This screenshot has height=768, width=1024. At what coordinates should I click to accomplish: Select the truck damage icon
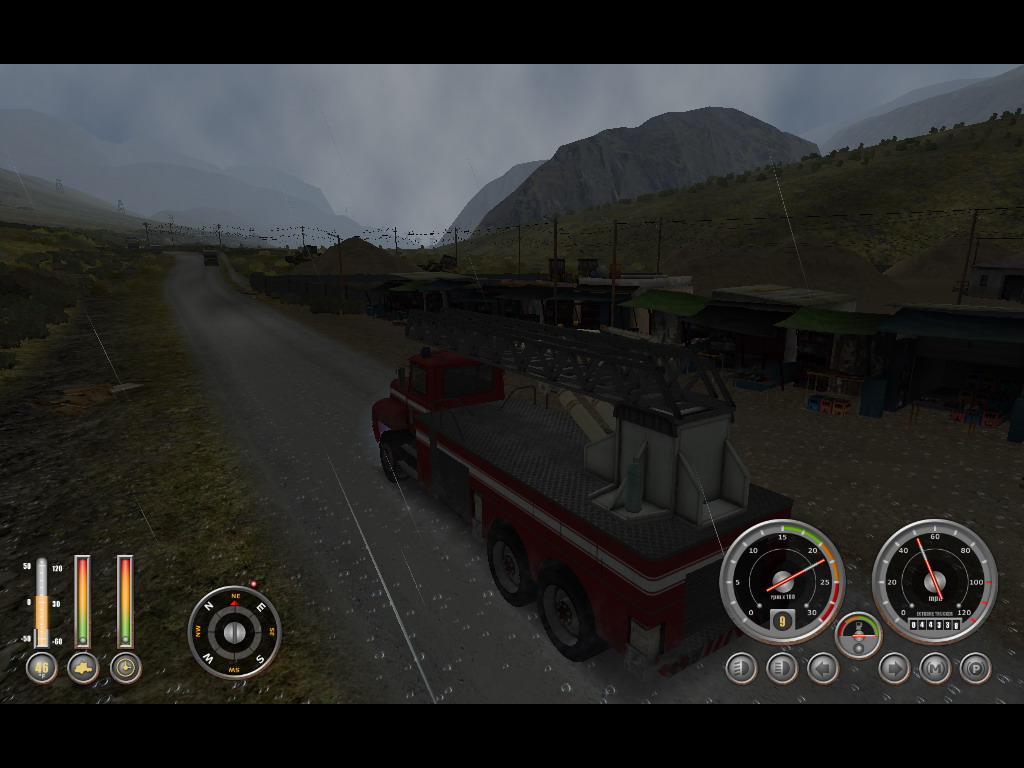83,668
